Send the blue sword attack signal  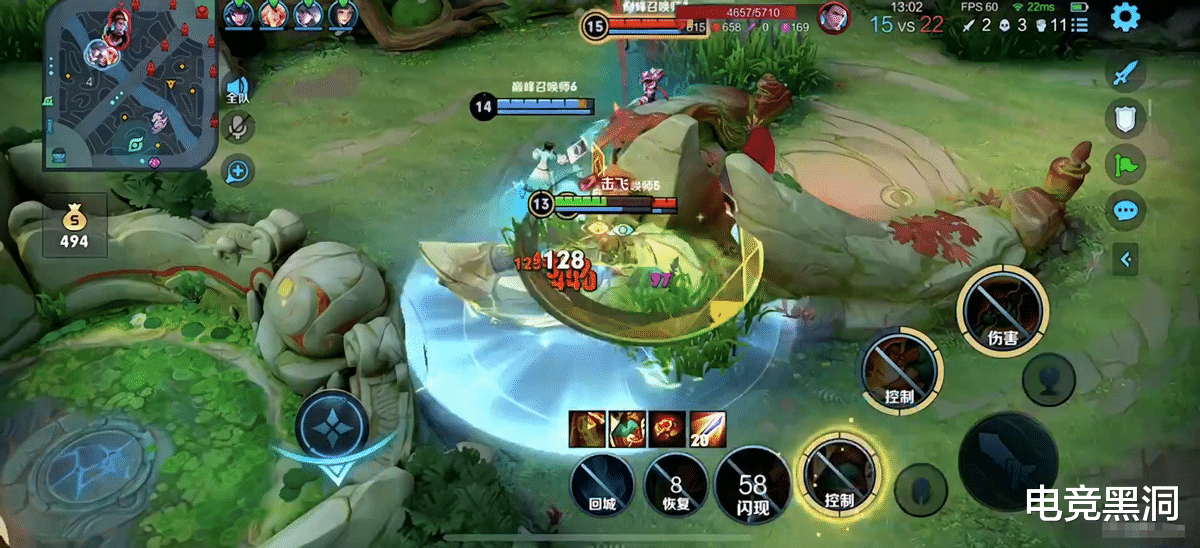(1126, 73)
